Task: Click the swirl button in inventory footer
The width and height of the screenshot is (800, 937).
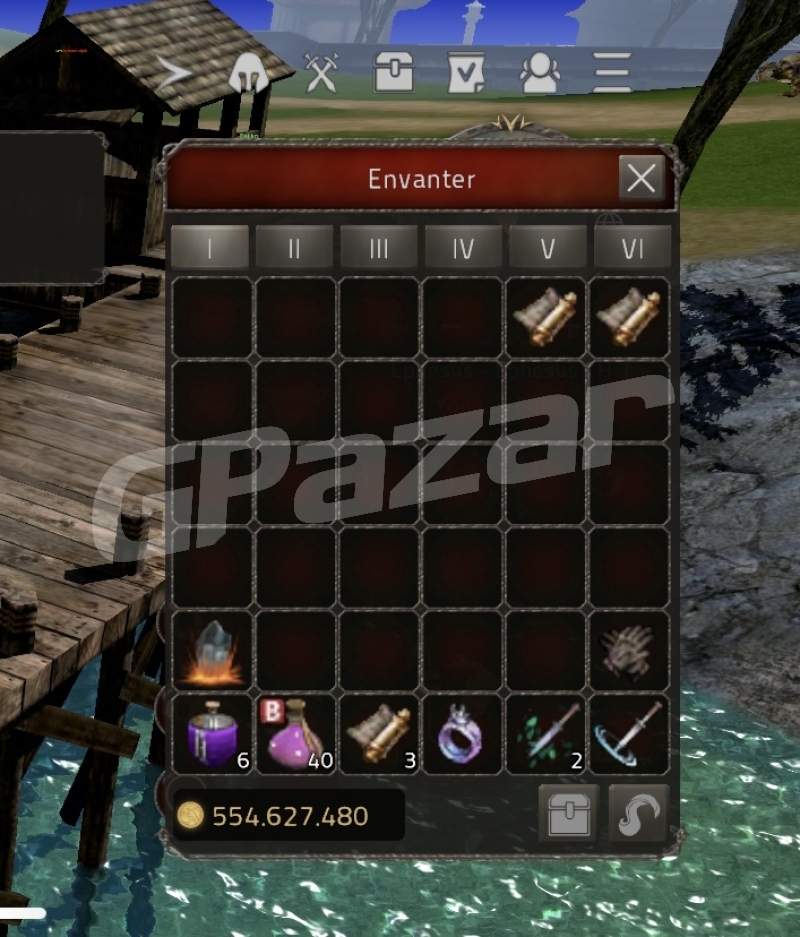Action: 638,815
